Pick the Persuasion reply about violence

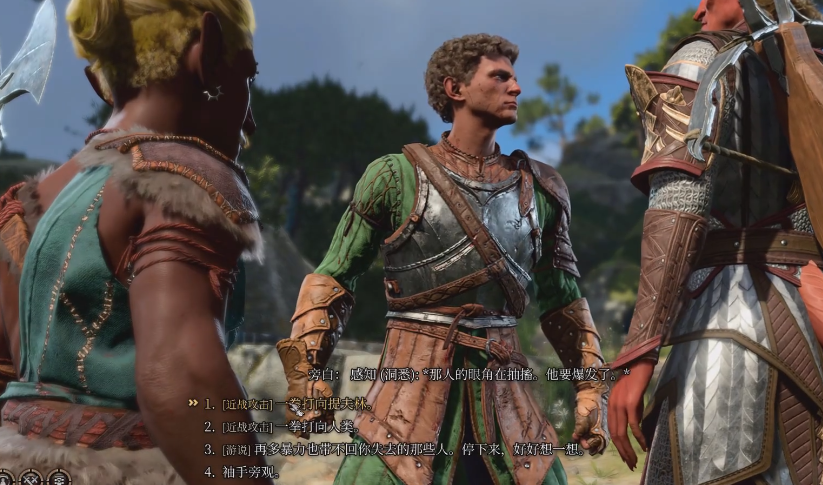(400, 449)
